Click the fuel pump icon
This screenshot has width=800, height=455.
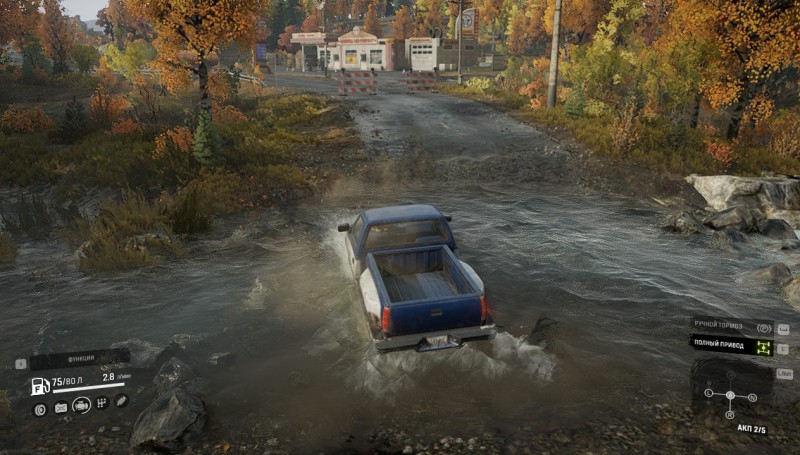[x=40, y=386]
